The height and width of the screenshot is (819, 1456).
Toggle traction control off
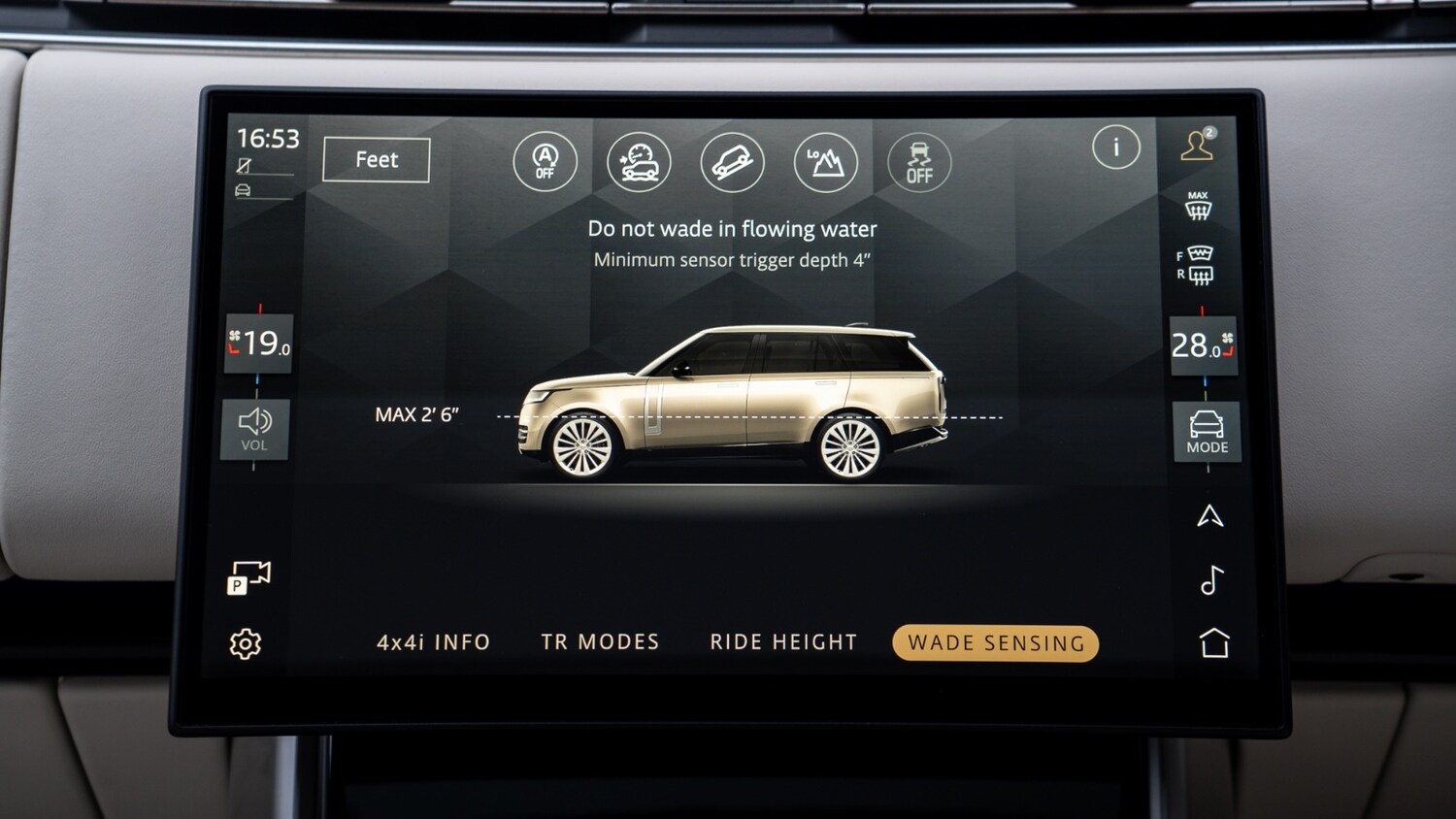tap(918, 163)
